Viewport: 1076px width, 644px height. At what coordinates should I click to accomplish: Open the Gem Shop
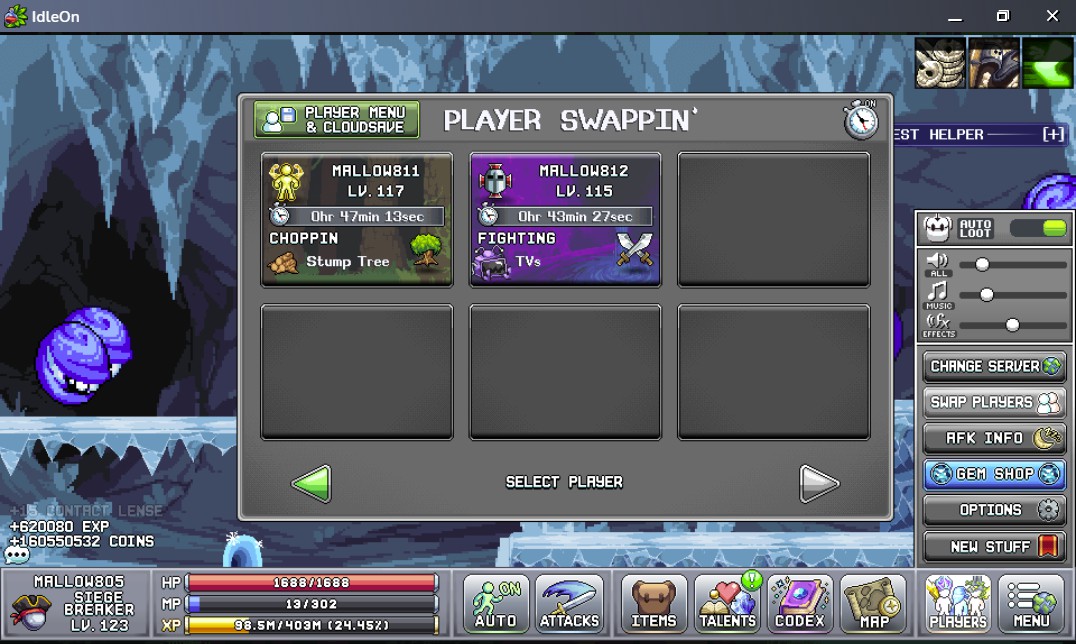click(994, 474)
